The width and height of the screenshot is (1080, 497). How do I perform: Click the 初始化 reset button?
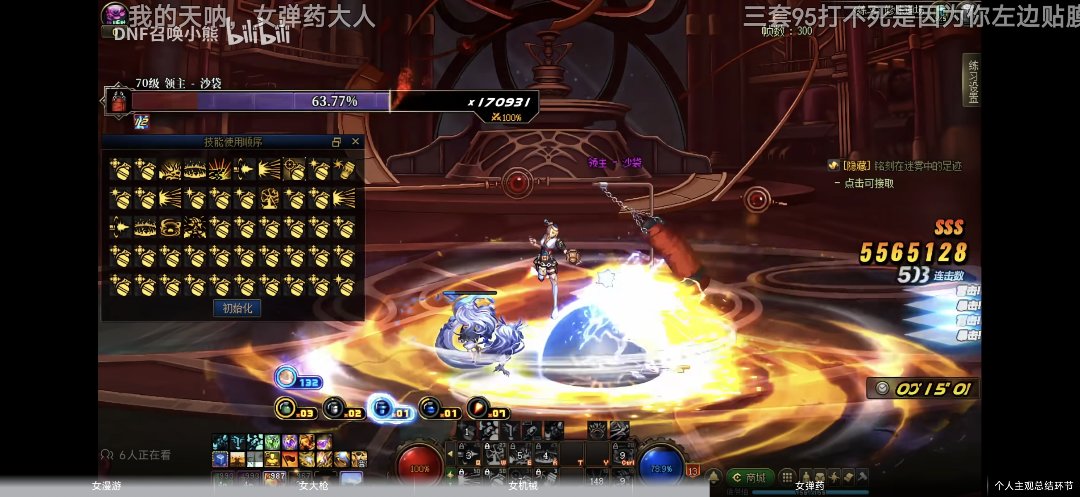point(237,308)
